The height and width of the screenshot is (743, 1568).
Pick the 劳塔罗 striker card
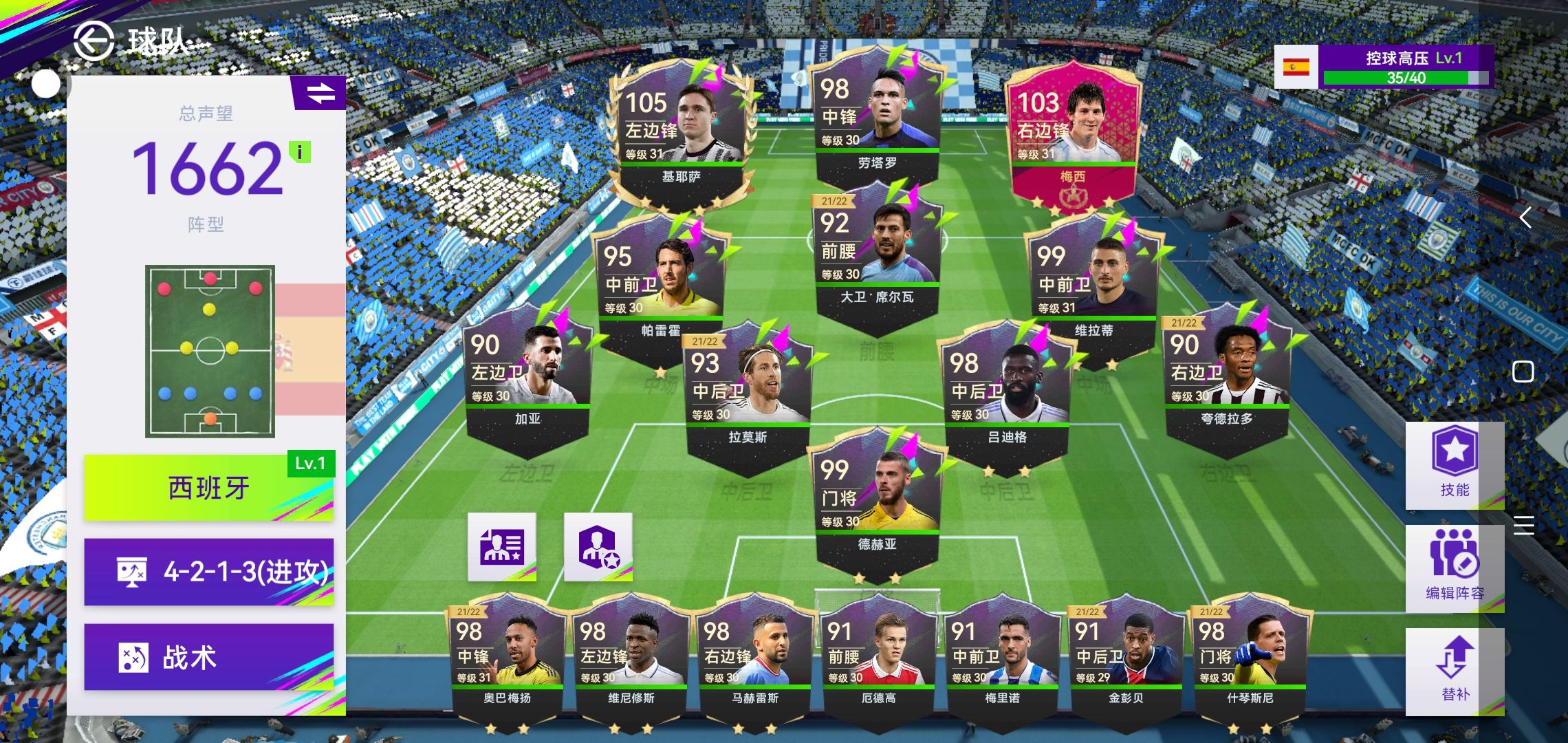click(x=877, y=117)
